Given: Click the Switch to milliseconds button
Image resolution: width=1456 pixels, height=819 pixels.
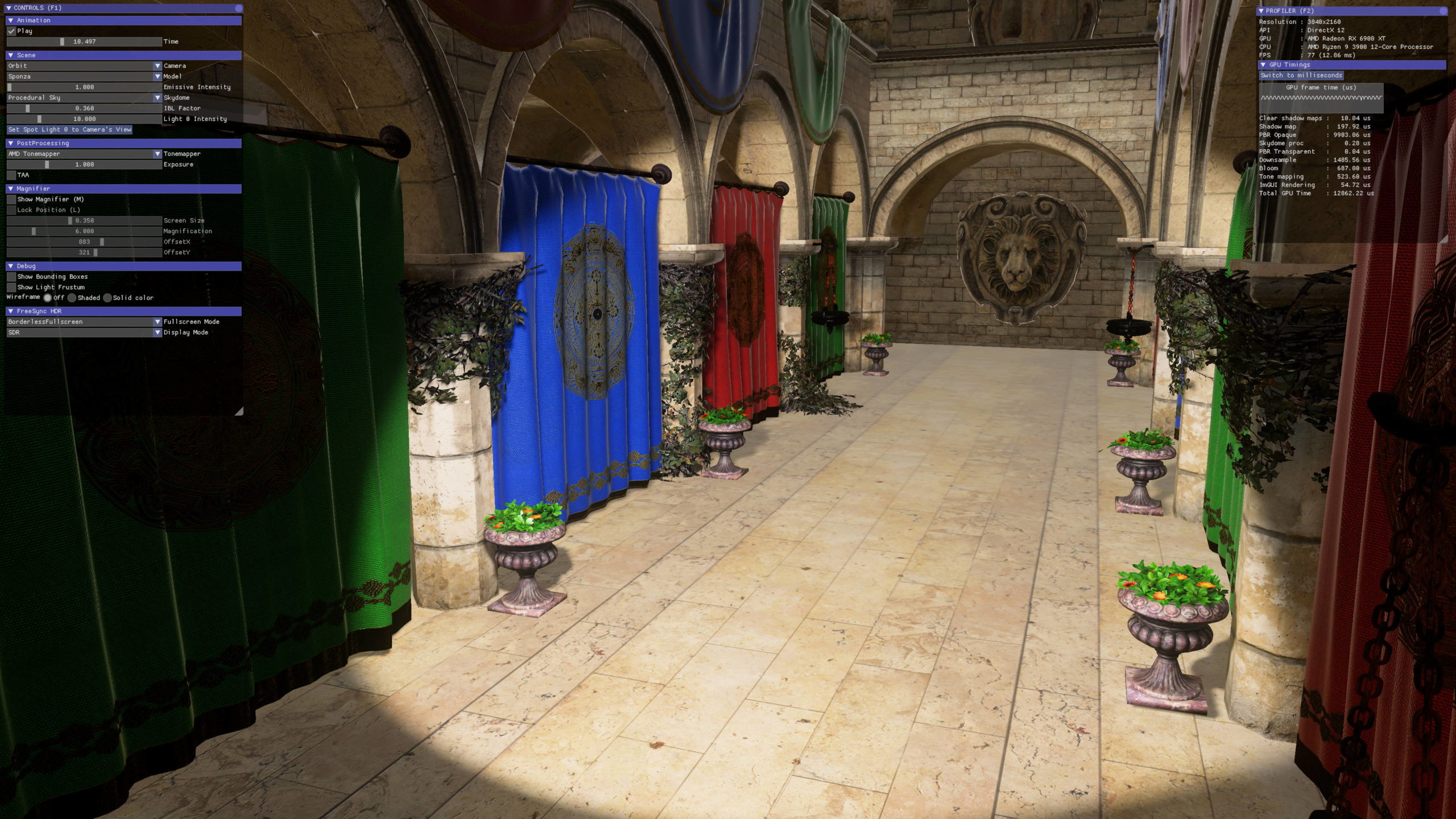Looking at the screenshot, I should click(1301, 76).
